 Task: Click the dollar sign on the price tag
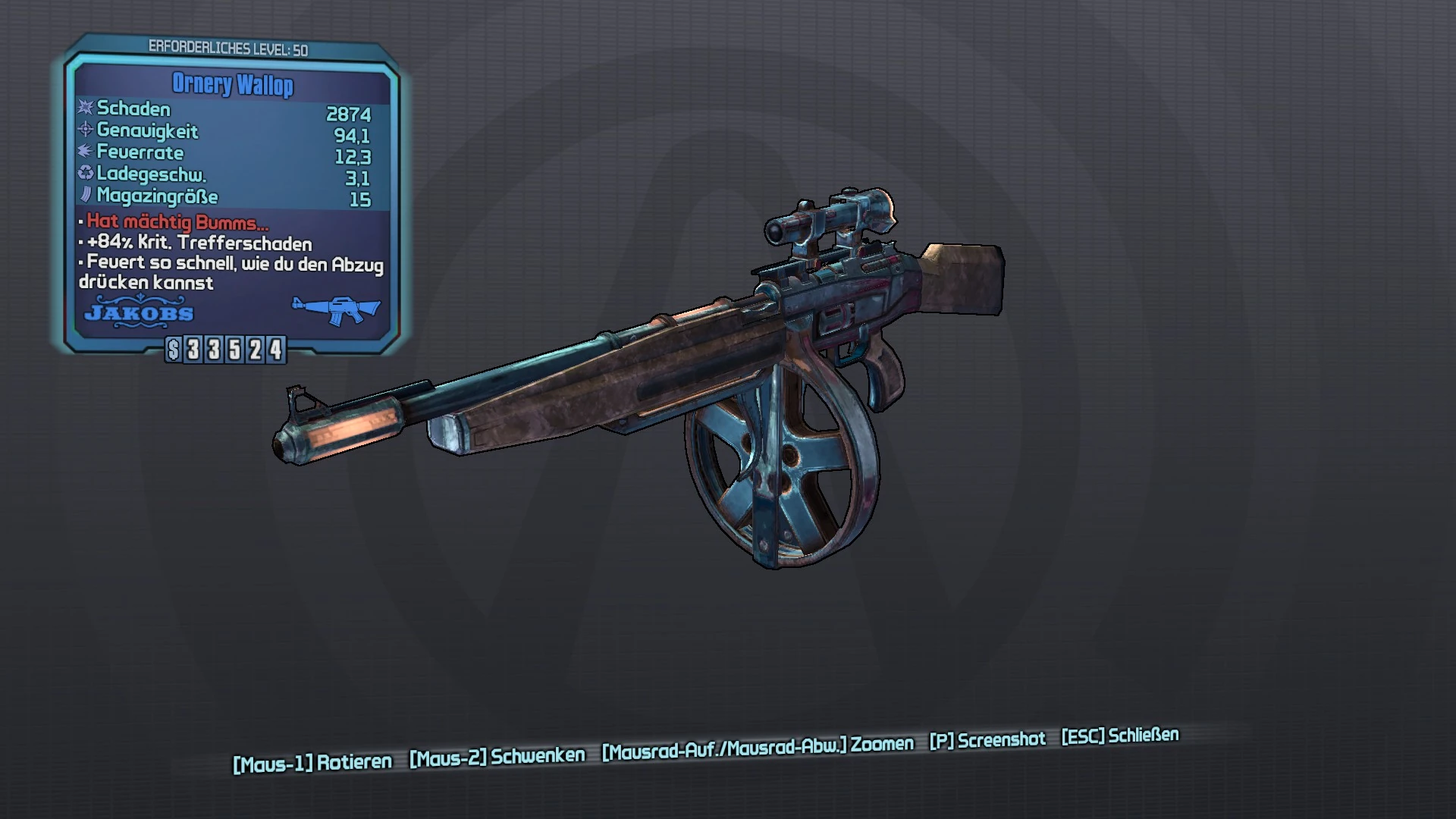[x=171, y=350]
